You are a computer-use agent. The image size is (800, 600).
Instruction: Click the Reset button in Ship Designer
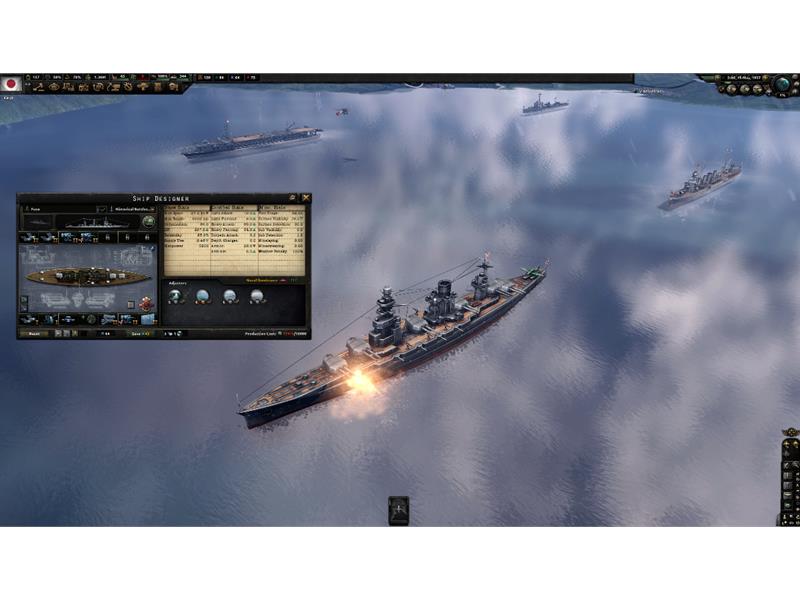click(33, 333)
